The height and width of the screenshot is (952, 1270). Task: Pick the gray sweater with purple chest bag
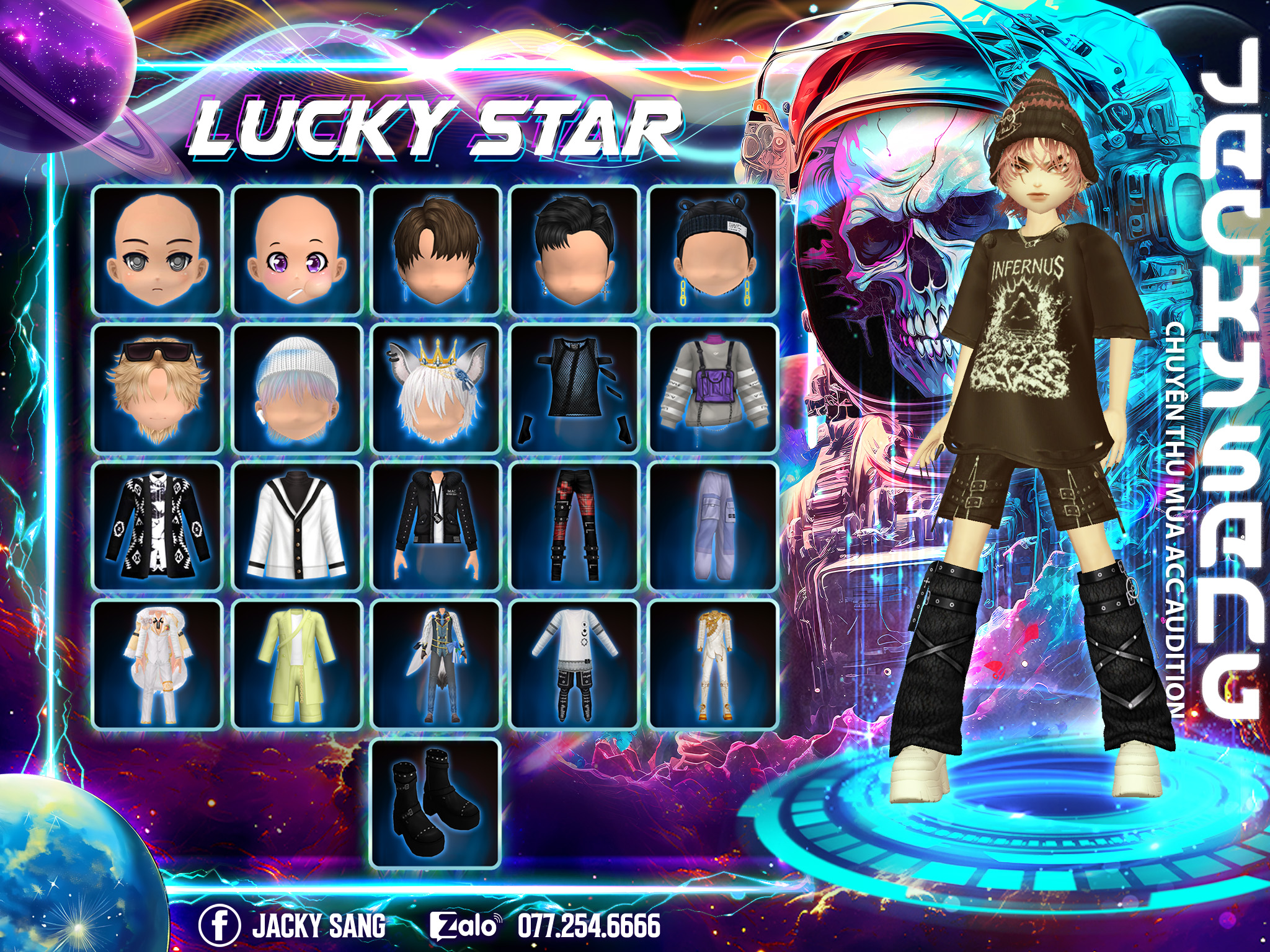point(713,389)
